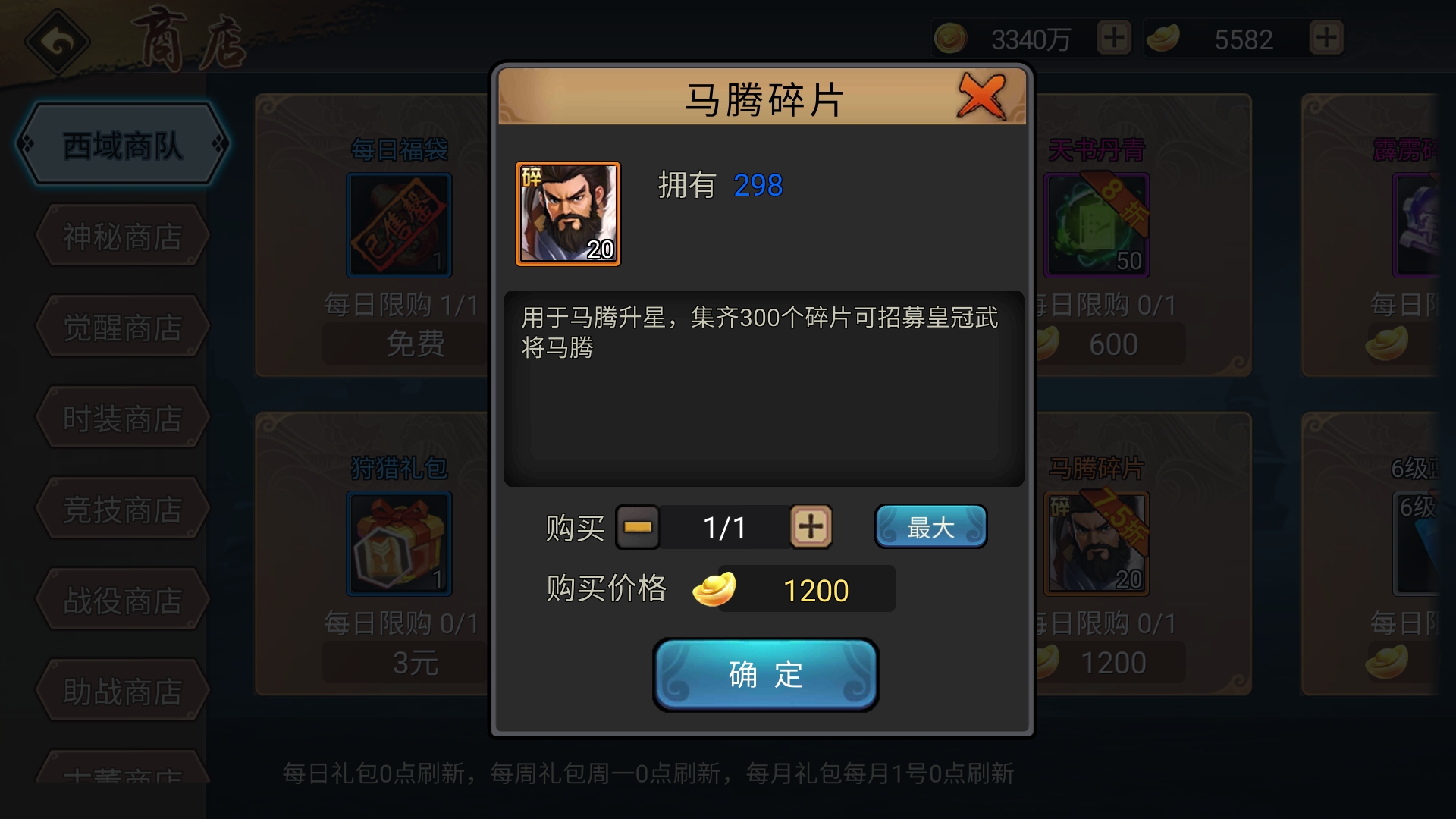The width and height of the screenshot is (1456, 819).
Task: Decrease purchase quantity with minus stepper
Action: tap(638, 526)
